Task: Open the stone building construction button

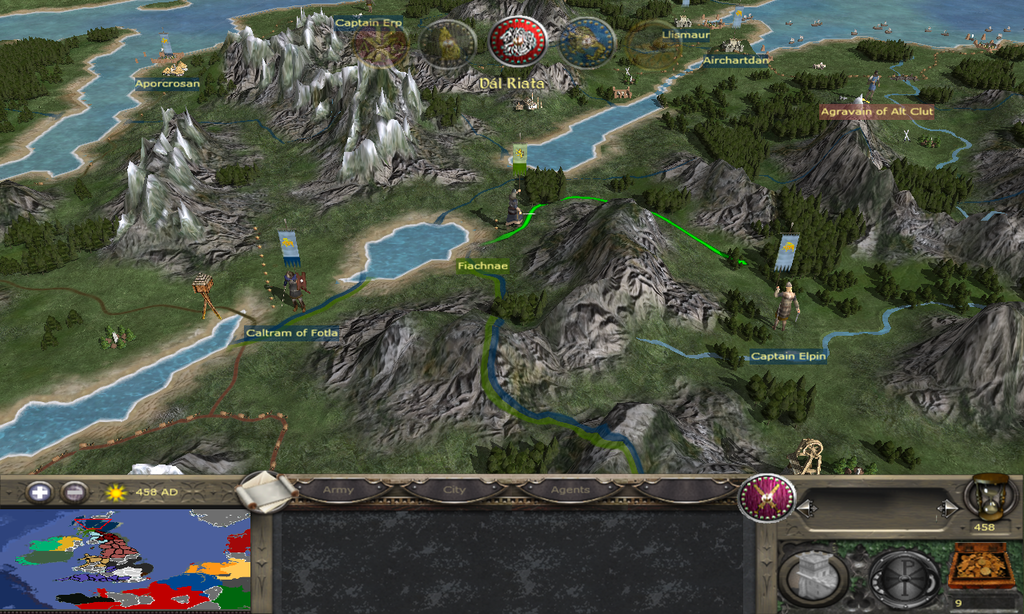Action: pyautogui.click(x=813, y=578)
